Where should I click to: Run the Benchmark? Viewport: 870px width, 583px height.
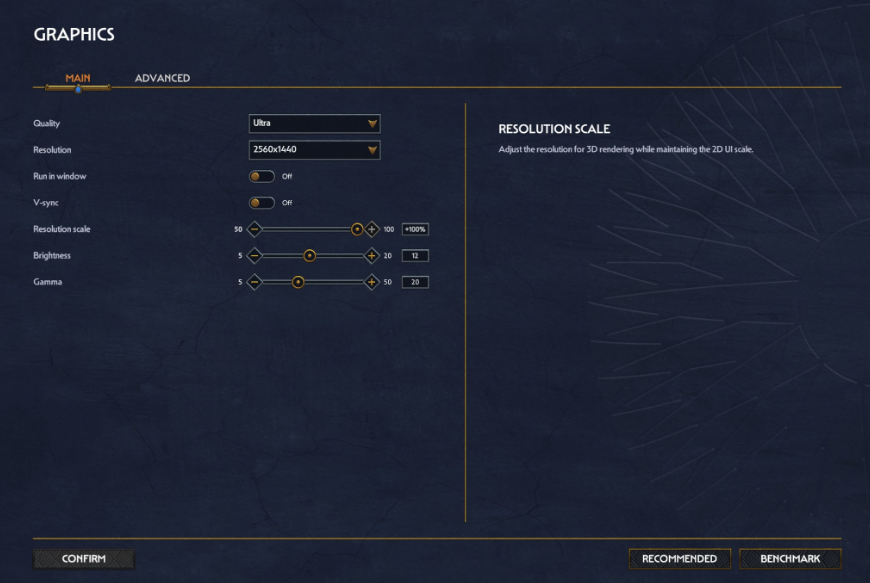click(790, 559)
